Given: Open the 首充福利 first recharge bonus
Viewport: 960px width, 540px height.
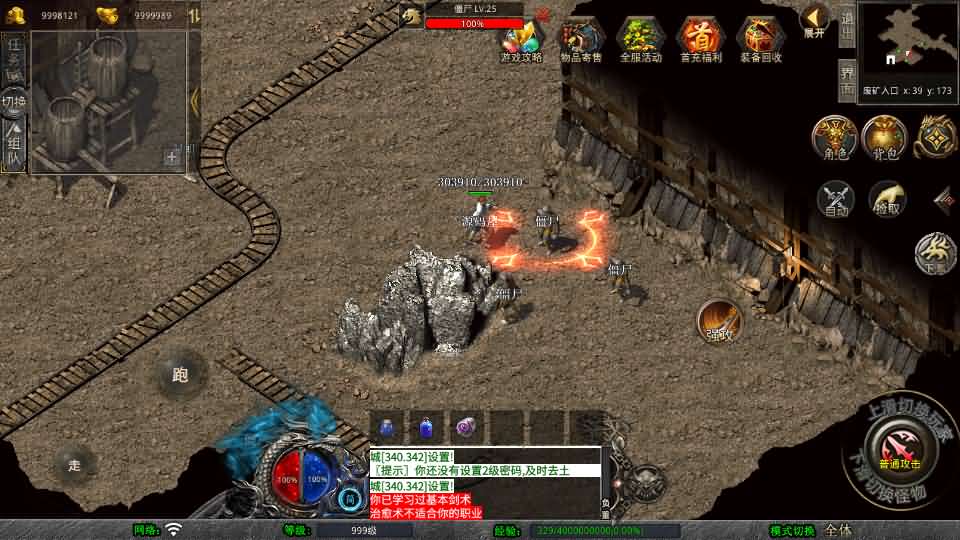Looking at the screenshot, I should point(701,41).
